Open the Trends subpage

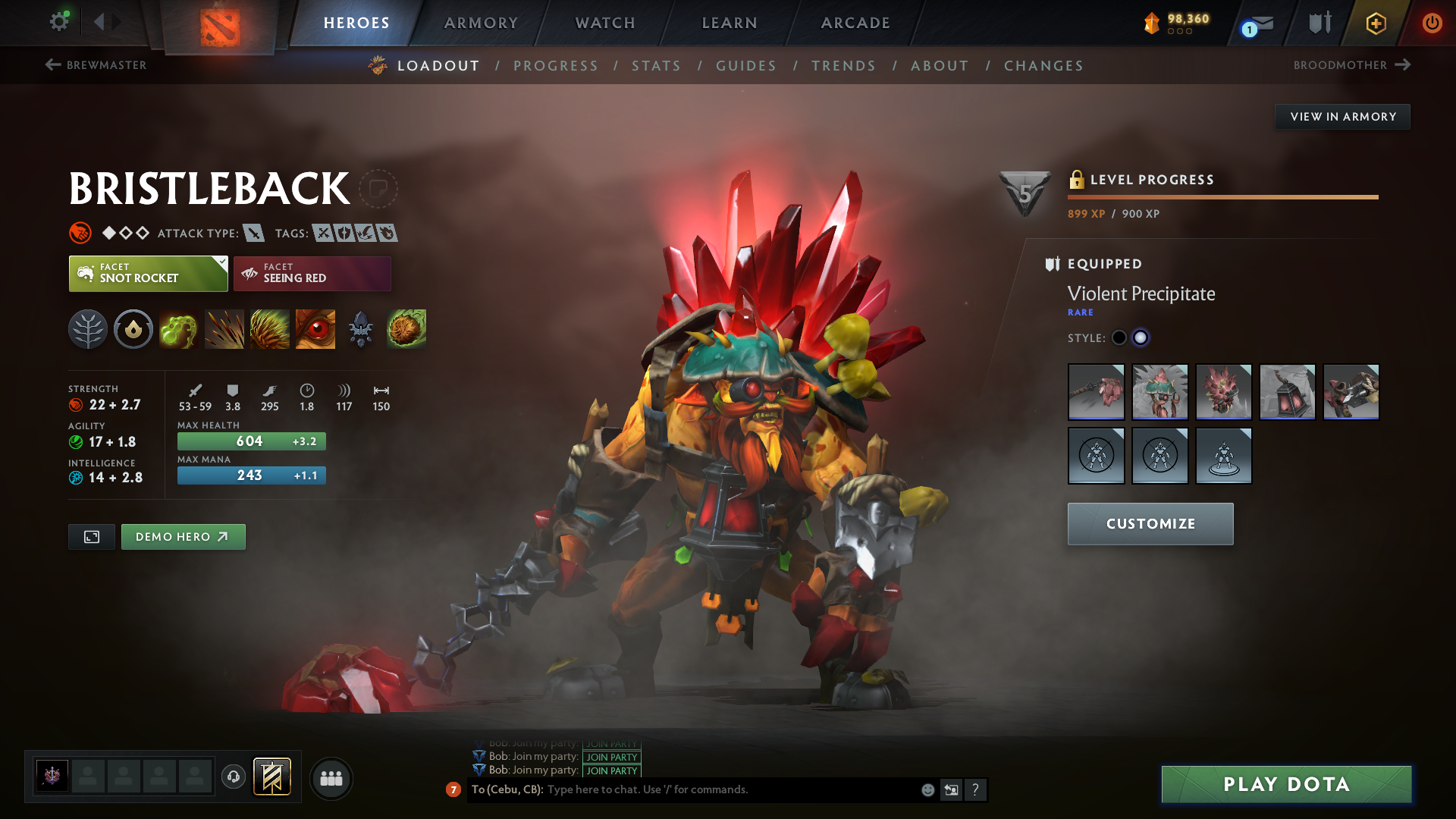point(843,66)
